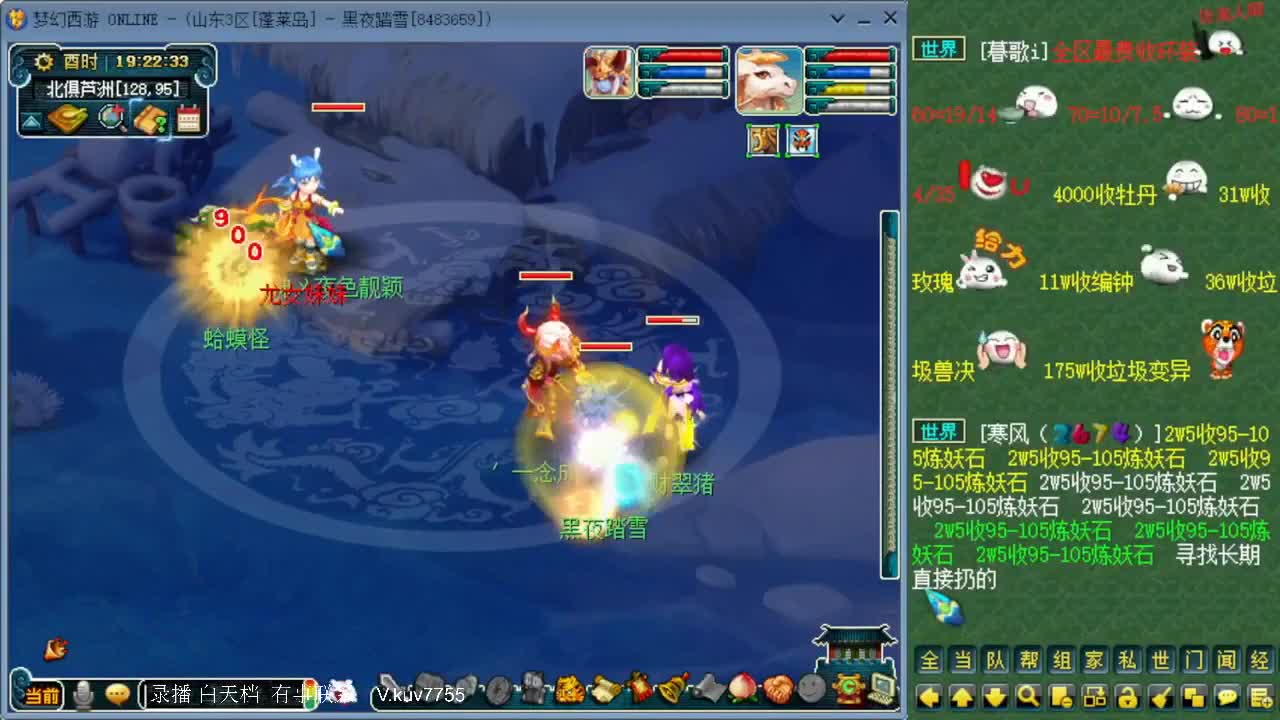Viewport: 1280px width, 720px height.
Task: Open the system menu computer icon
Action: click(882, 688)
